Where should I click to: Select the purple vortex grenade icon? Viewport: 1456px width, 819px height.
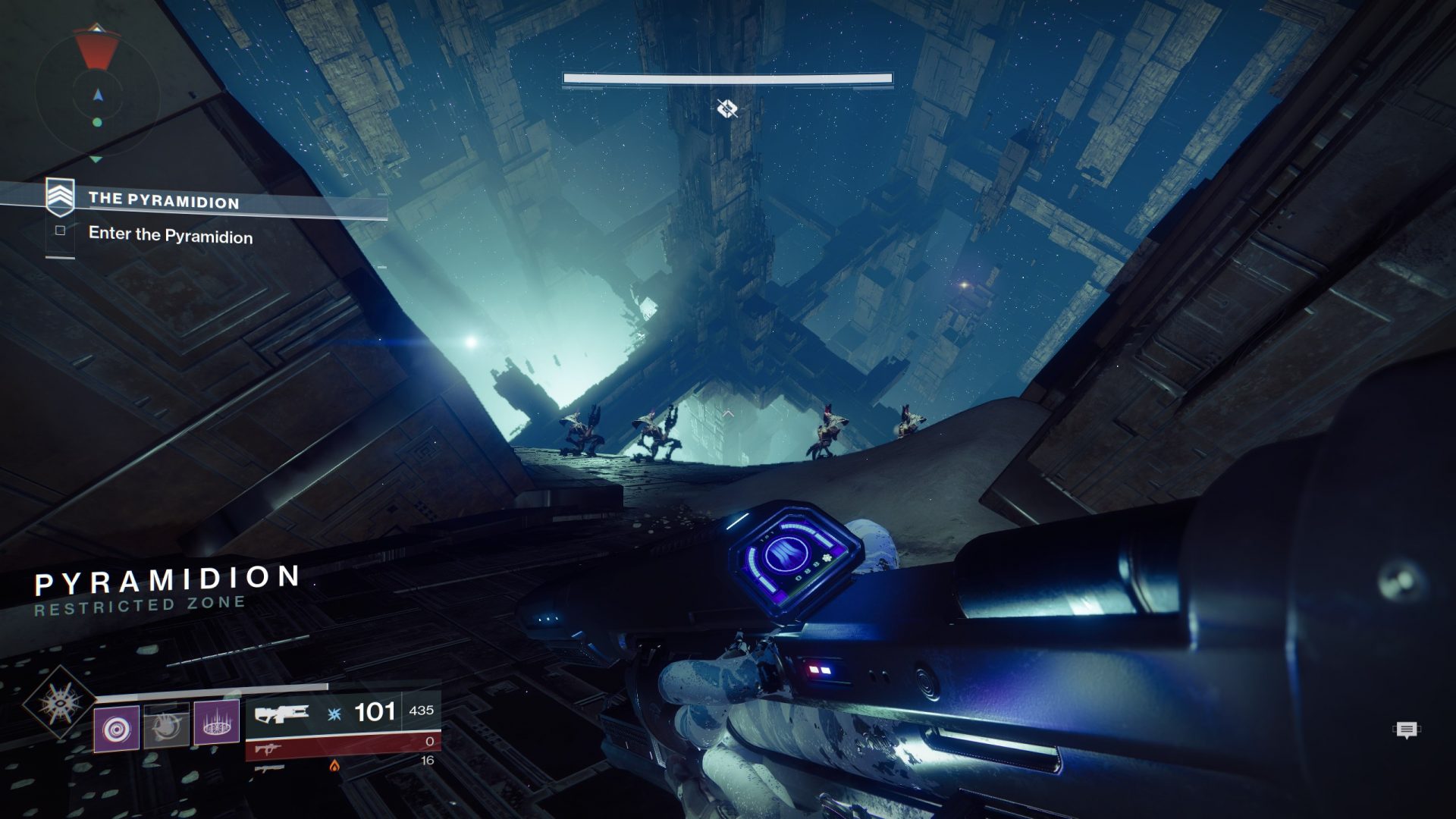coord(117,729)
